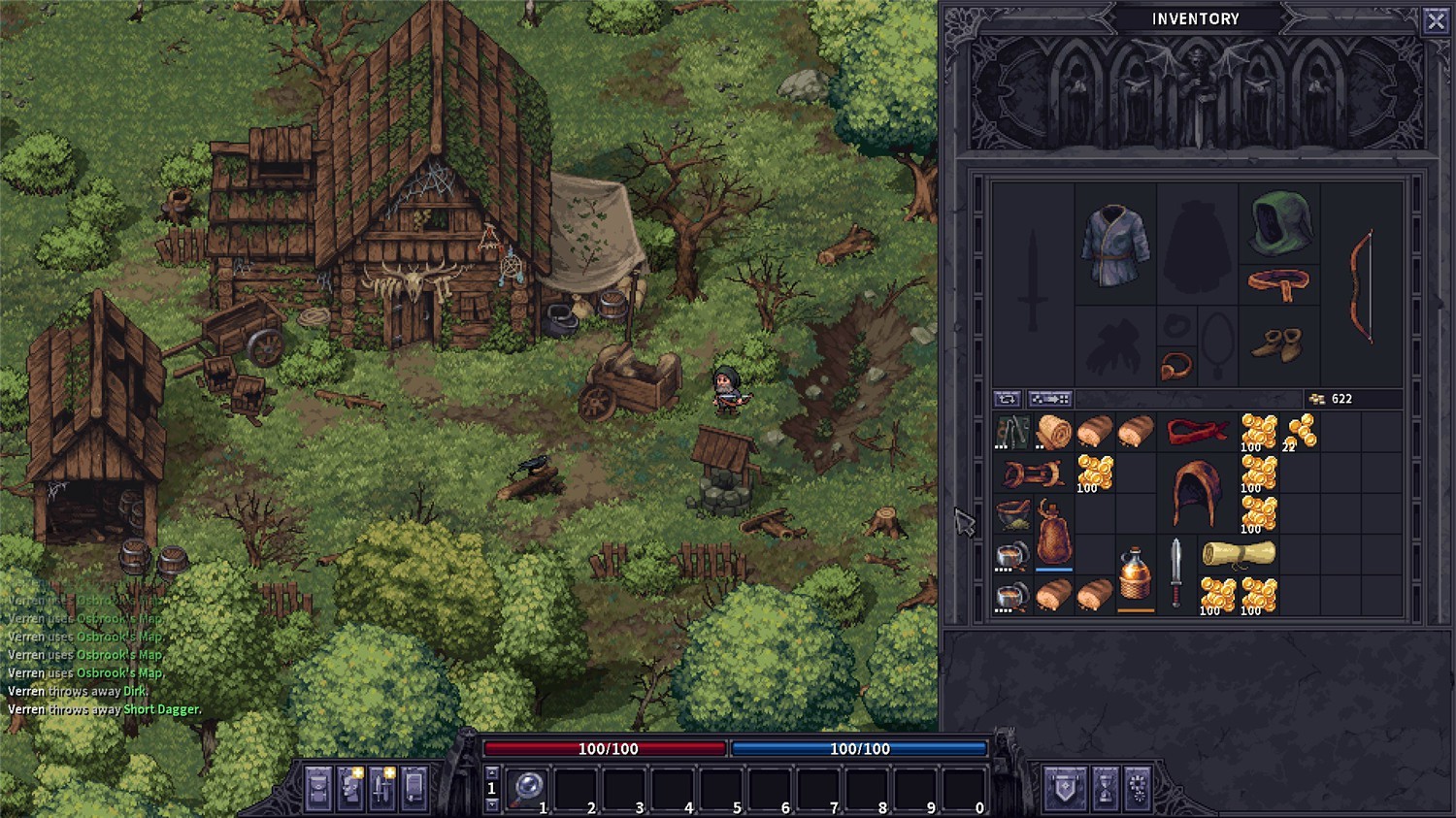Select the character sheet icon with notification star
The width and height of the screenshot is (1456, 818).
[x=349, y=789]
